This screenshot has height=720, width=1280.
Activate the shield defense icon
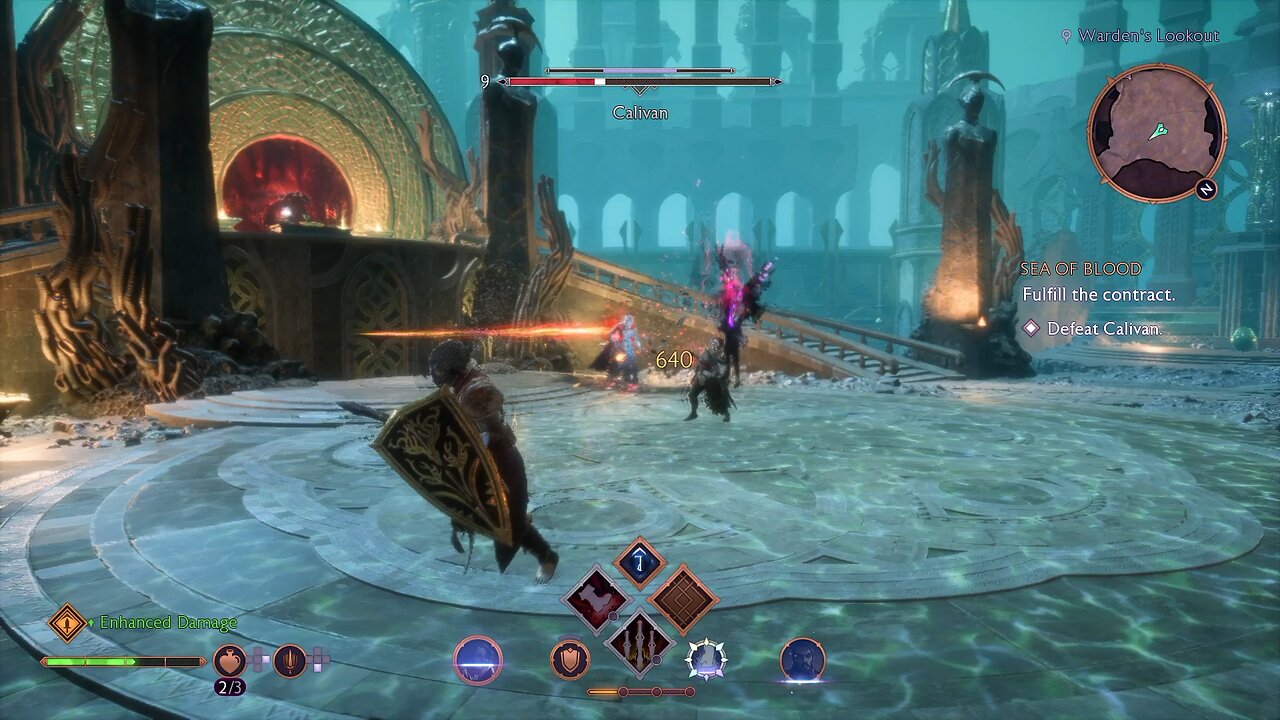570,660
